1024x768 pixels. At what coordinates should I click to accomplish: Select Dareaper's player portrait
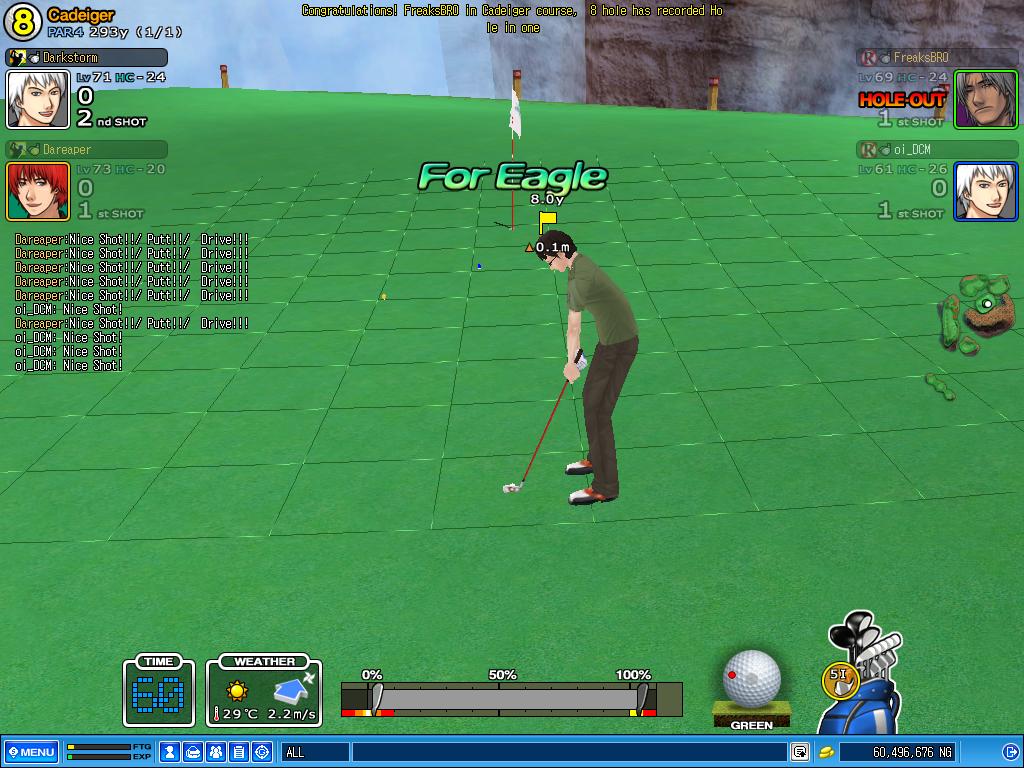pos(38,191)
